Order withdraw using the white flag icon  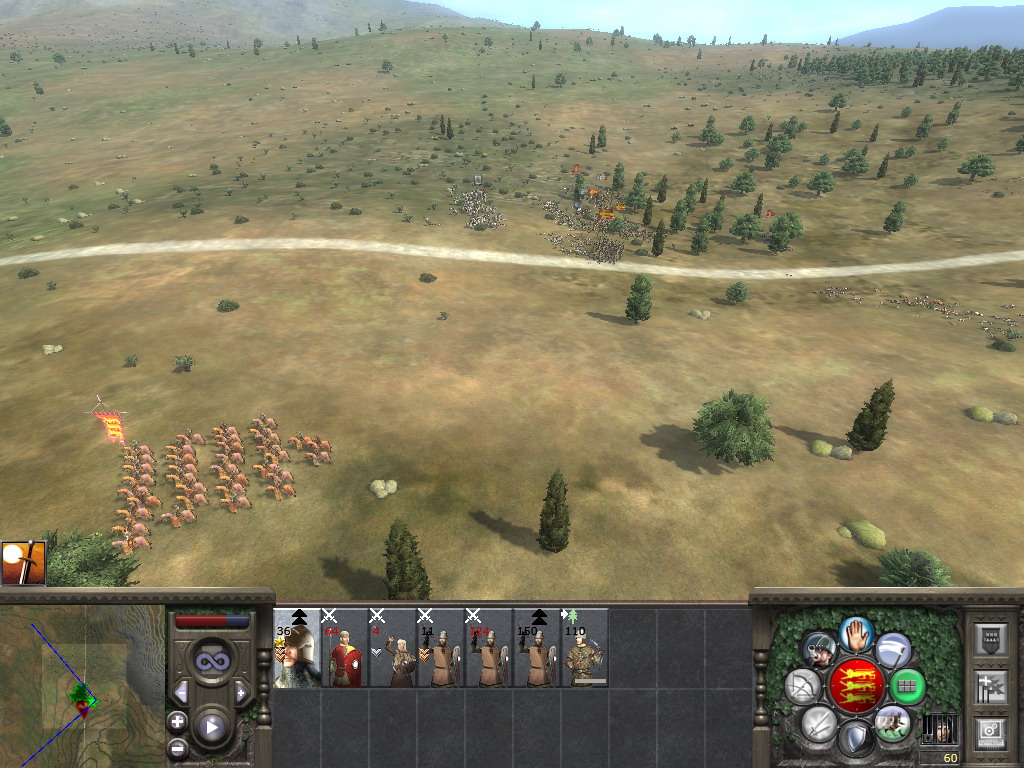(x=893, y=650)
